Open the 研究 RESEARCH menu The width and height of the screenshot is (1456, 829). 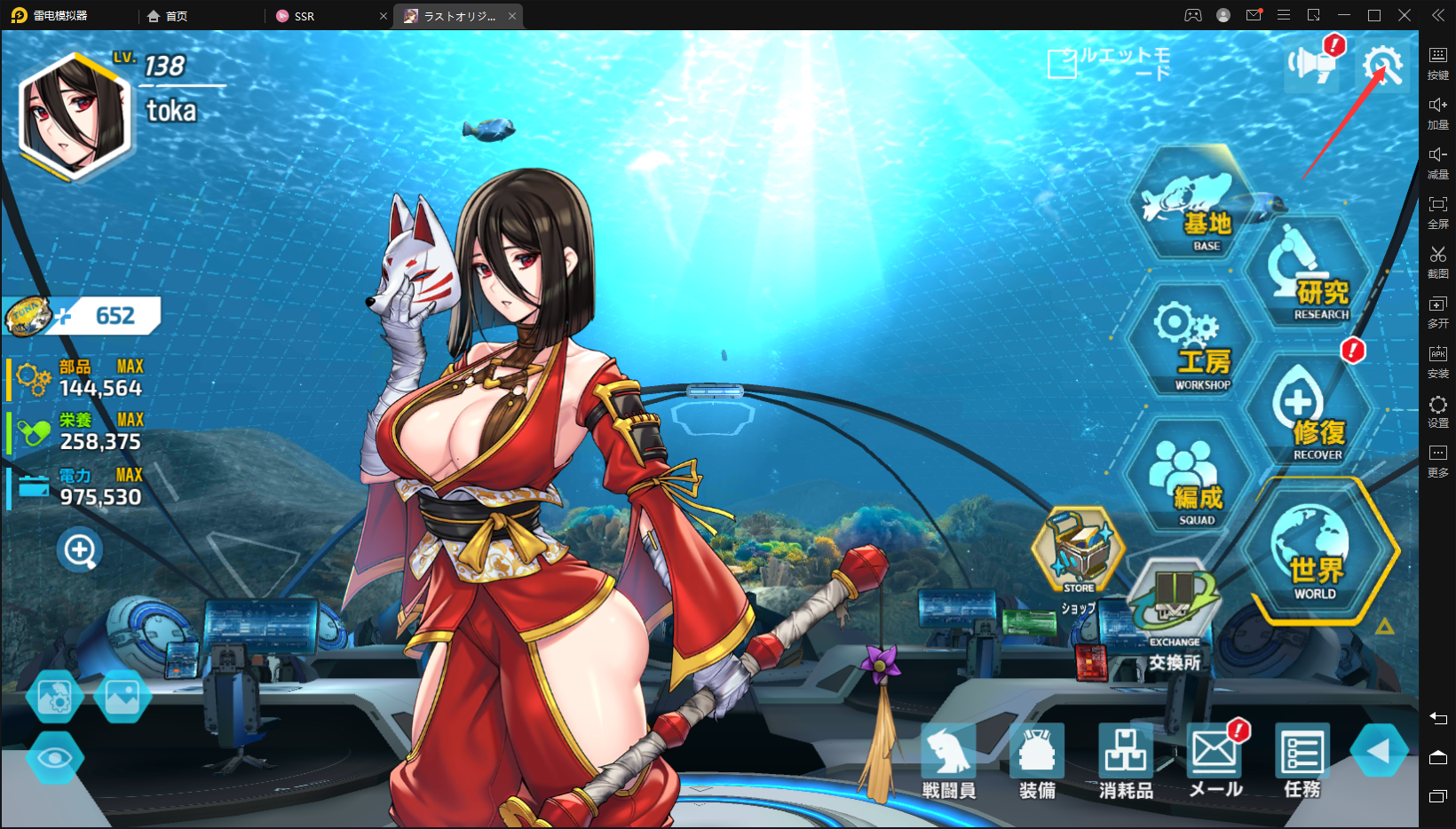coord(1308,275)
